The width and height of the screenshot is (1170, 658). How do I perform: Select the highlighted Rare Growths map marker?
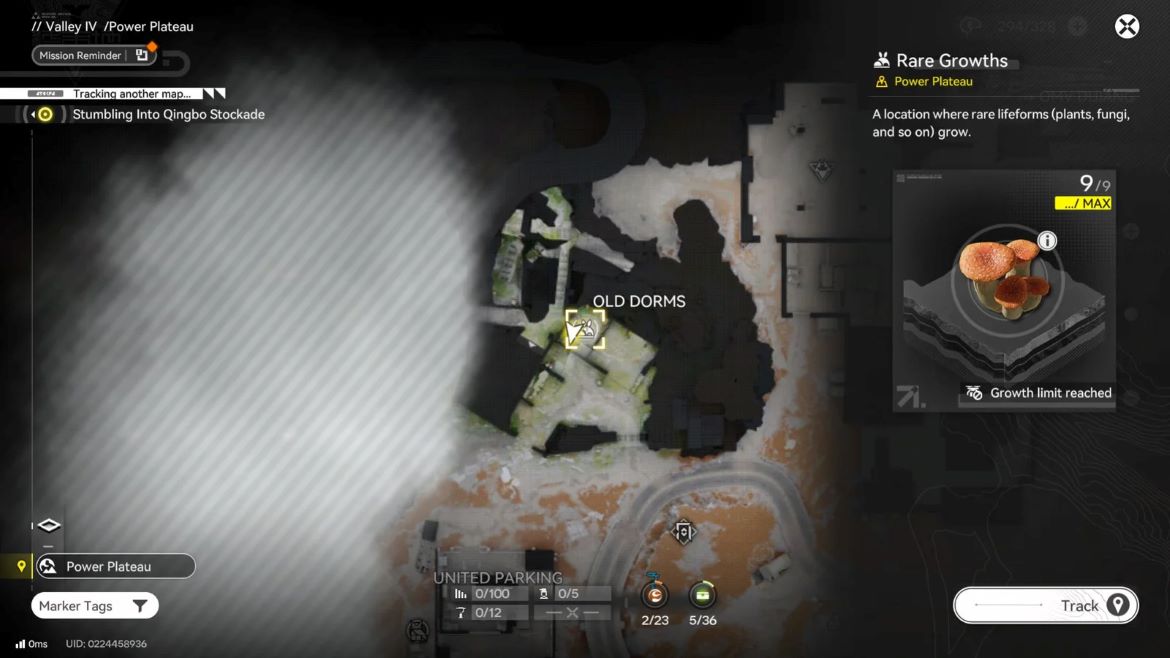(585, 328)
